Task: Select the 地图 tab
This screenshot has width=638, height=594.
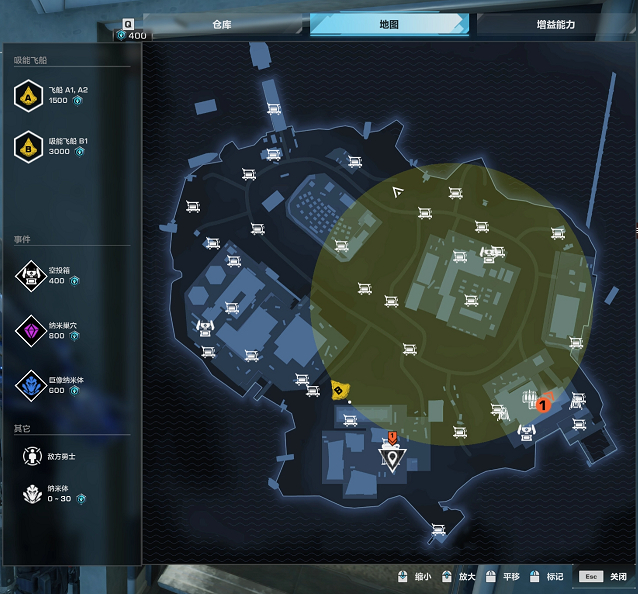Action: pos(391,24)
